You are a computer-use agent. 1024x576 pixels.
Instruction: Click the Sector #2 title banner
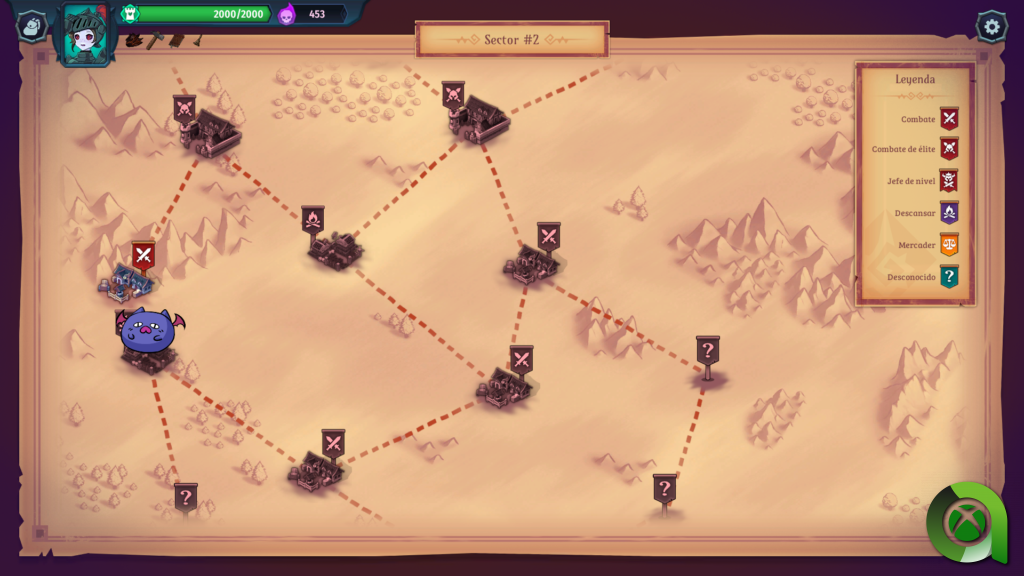click(512, 40)
